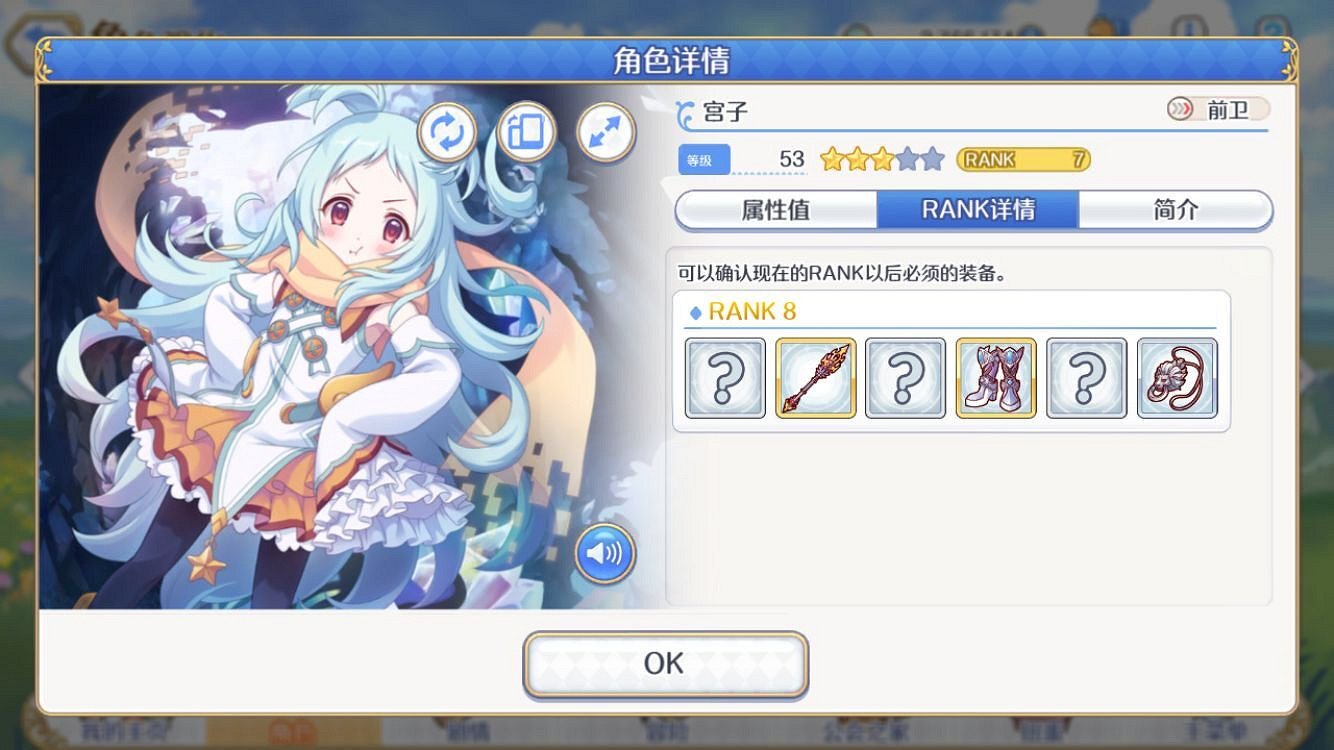Open the 简介 tab
Image resolution: width=1334 pixels, height=750 pixels.
click(1176, 210)
